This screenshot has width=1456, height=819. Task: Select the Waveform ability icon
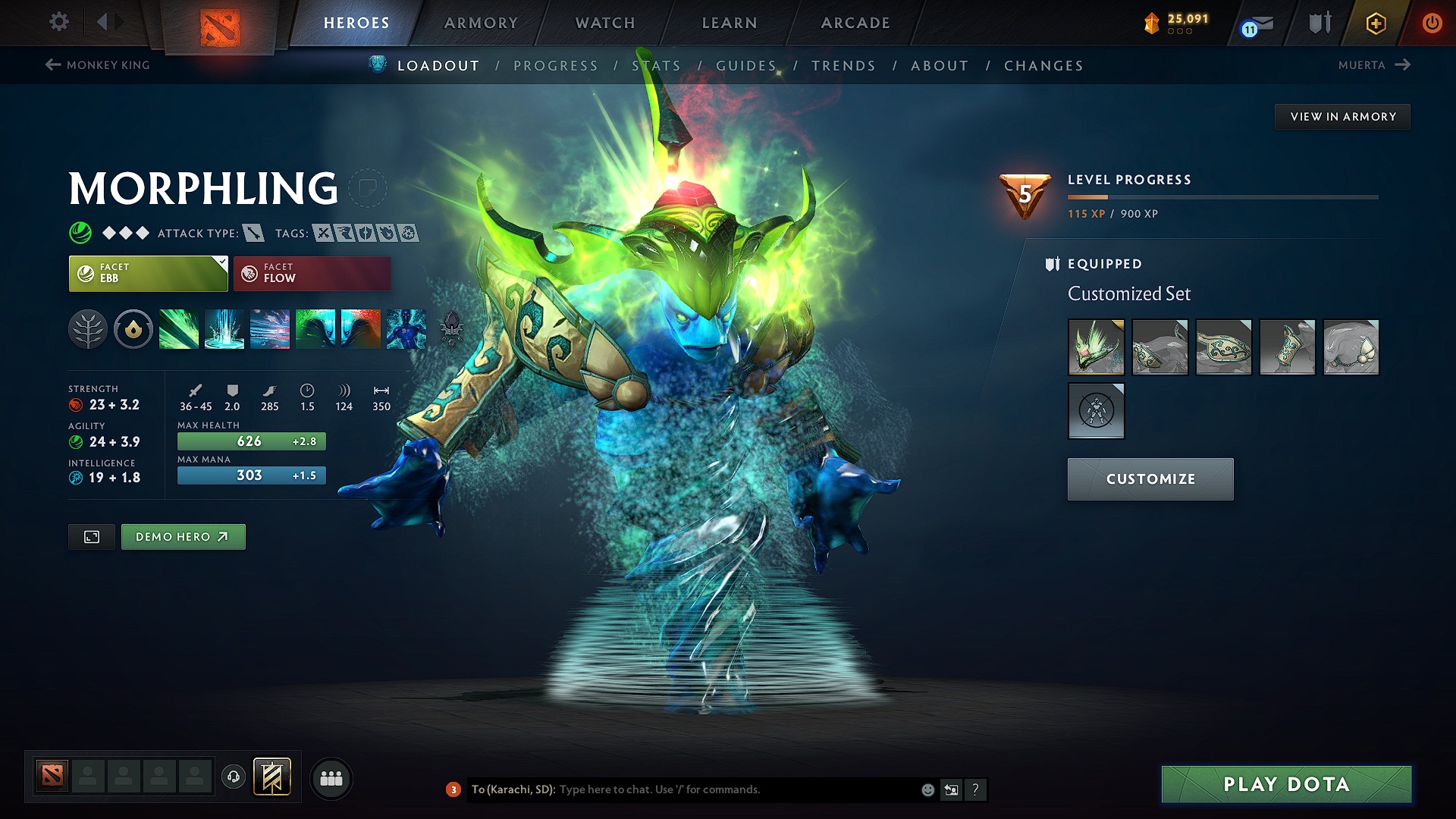(x=179, y=328)
